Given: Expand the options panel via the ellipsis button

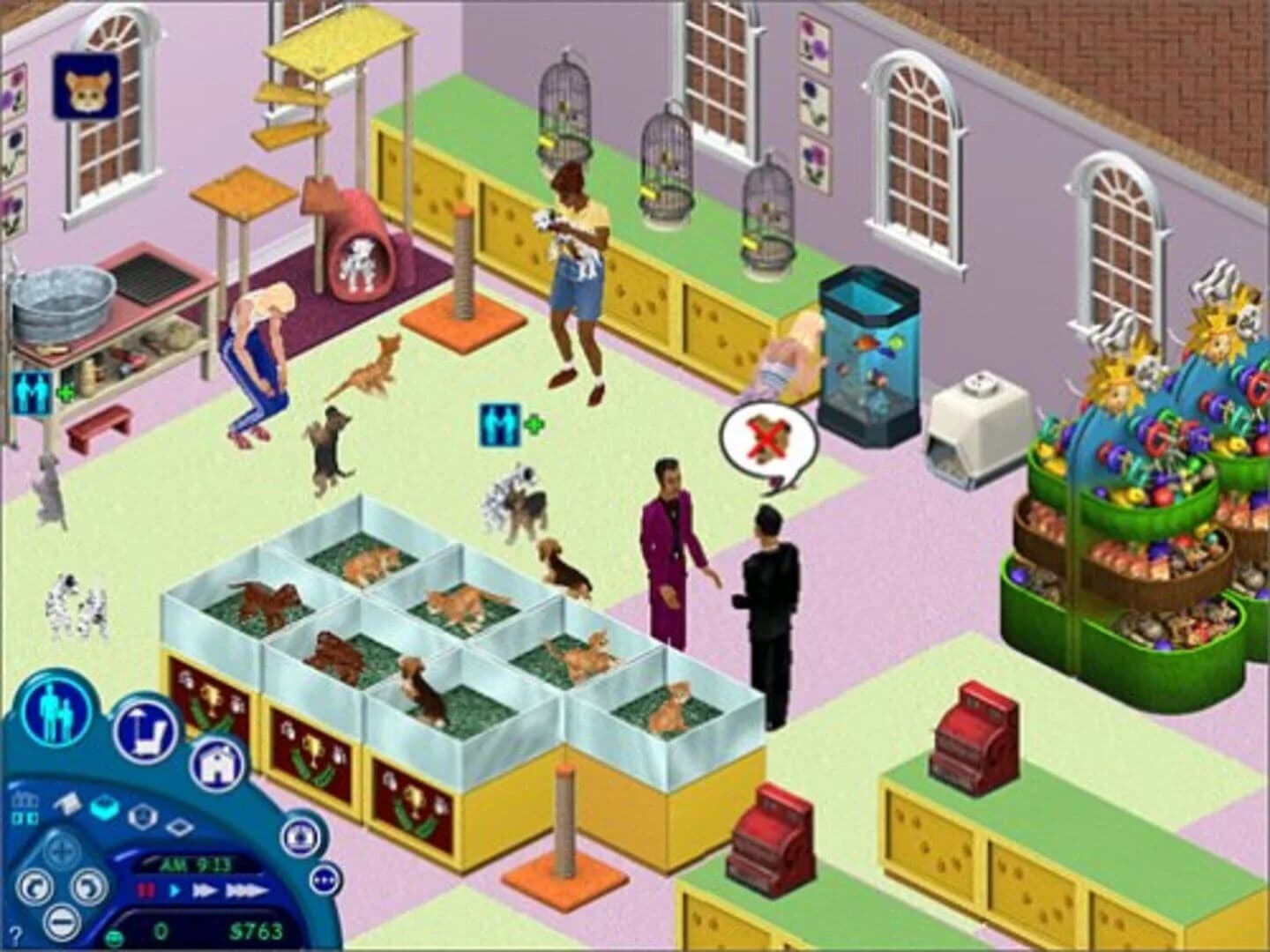Looking at the screenshot, I should [x=326, y=881].
